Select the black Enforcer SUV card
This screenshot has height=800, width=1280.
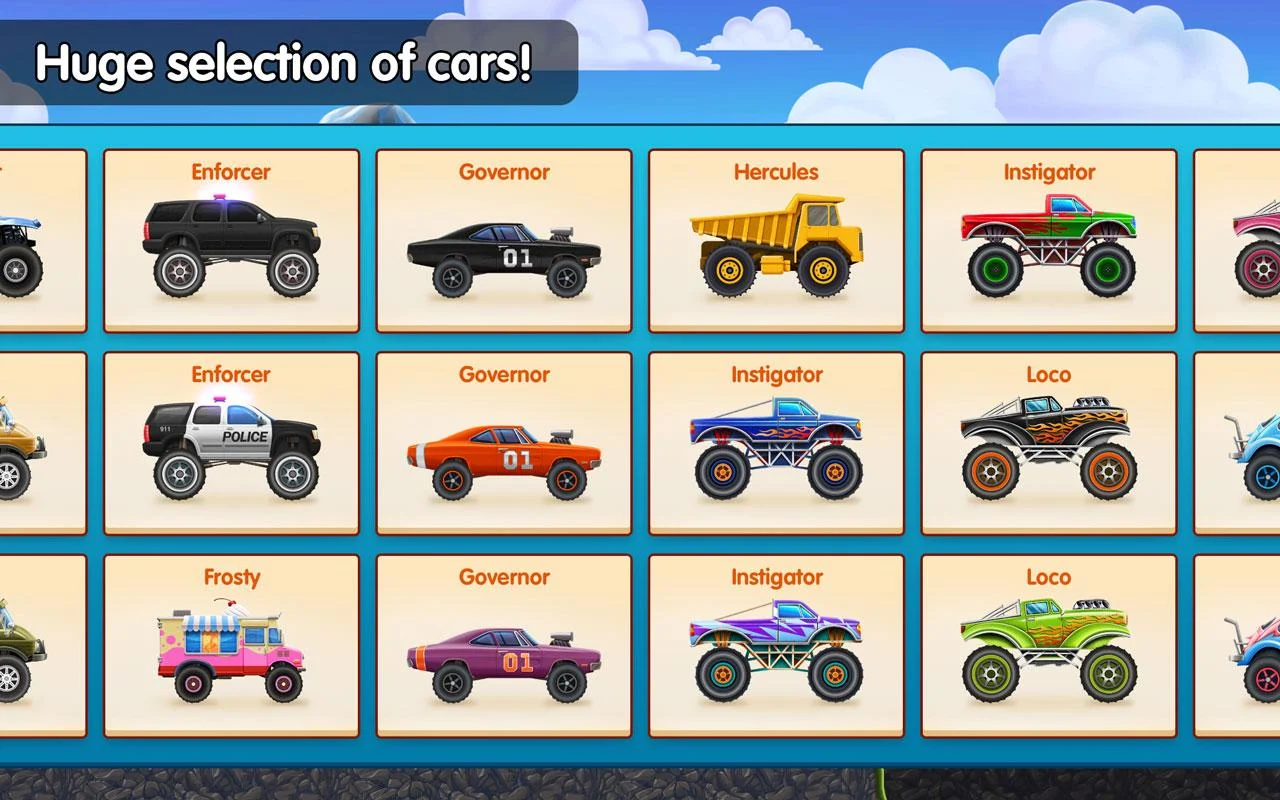point(231,241)
